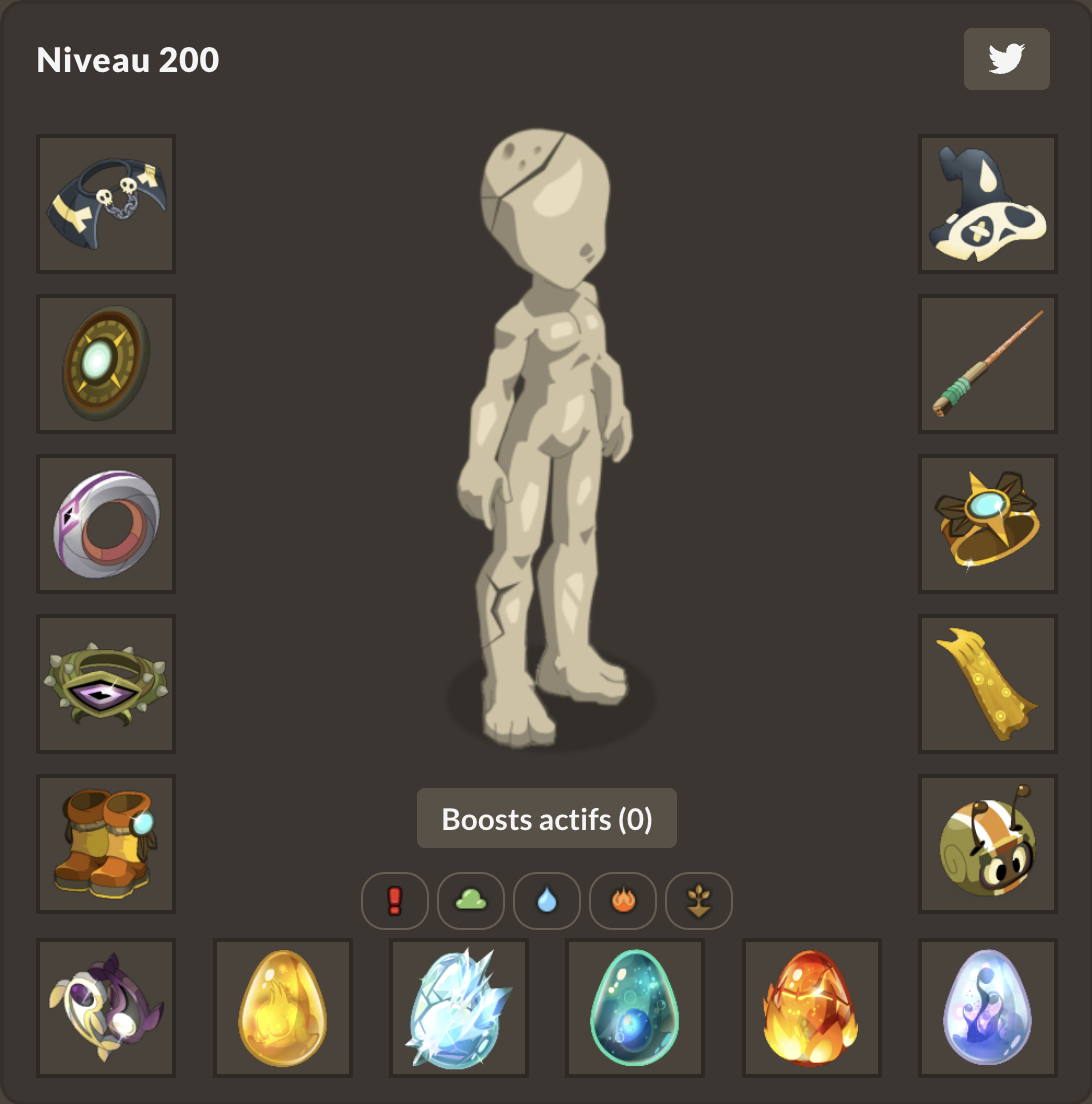Screen dimensions: 1092x1104
Task: Select the round bronze shield slot
Action: [x=106, y=364]
